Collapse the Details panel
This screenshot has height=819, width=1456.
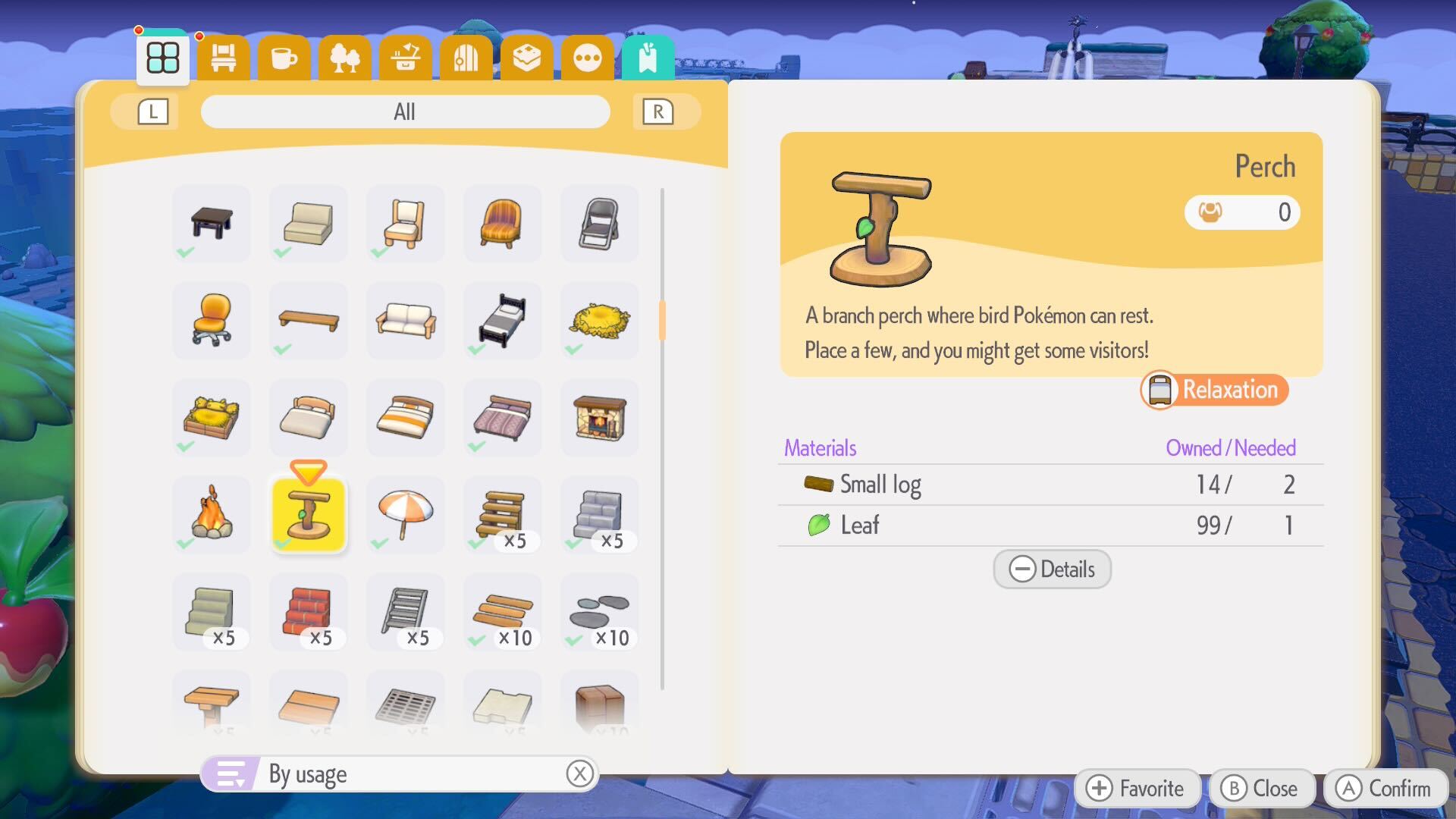click(1052, 570)
